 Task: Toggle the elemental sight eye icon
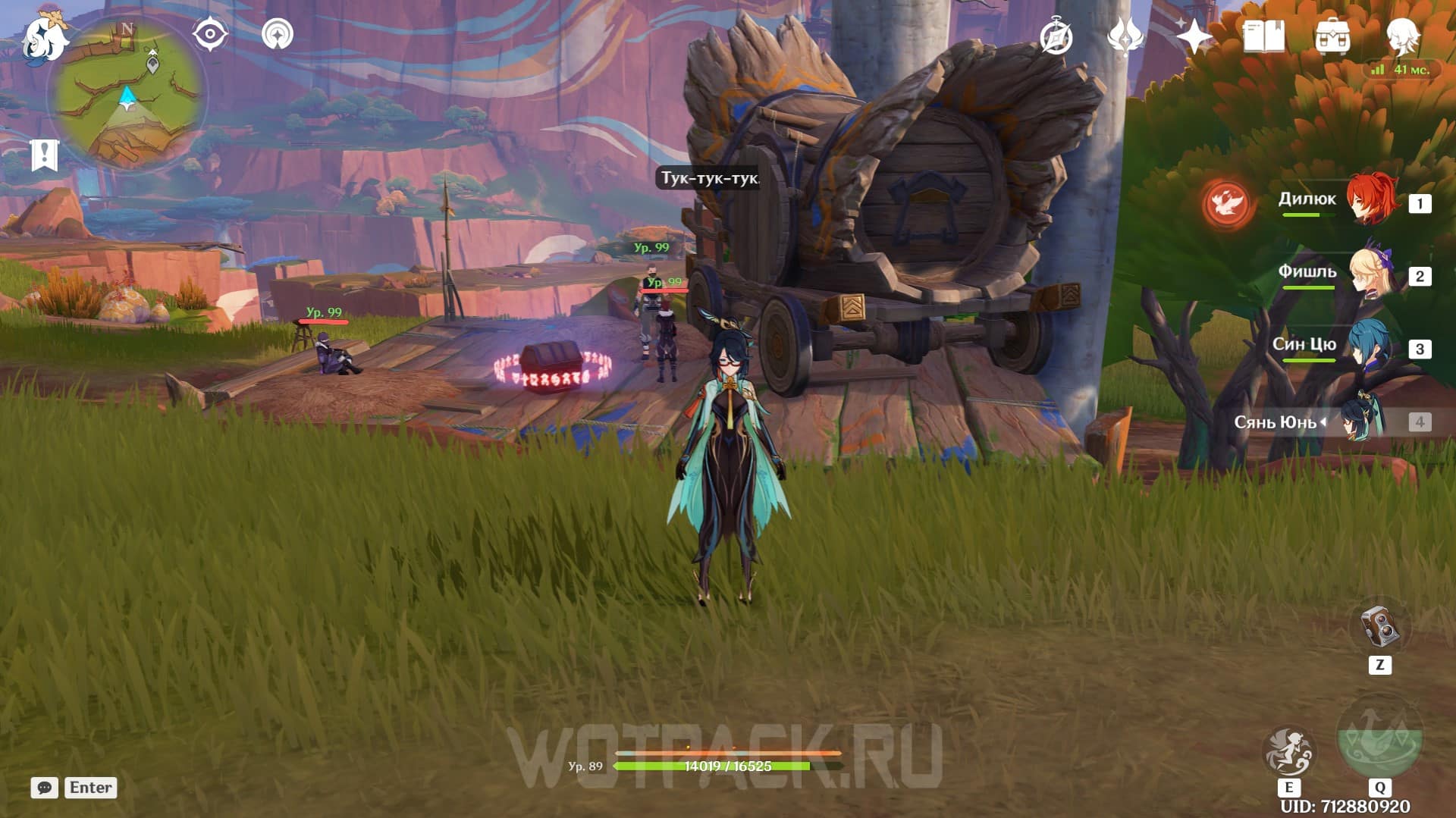pos(209,34)
